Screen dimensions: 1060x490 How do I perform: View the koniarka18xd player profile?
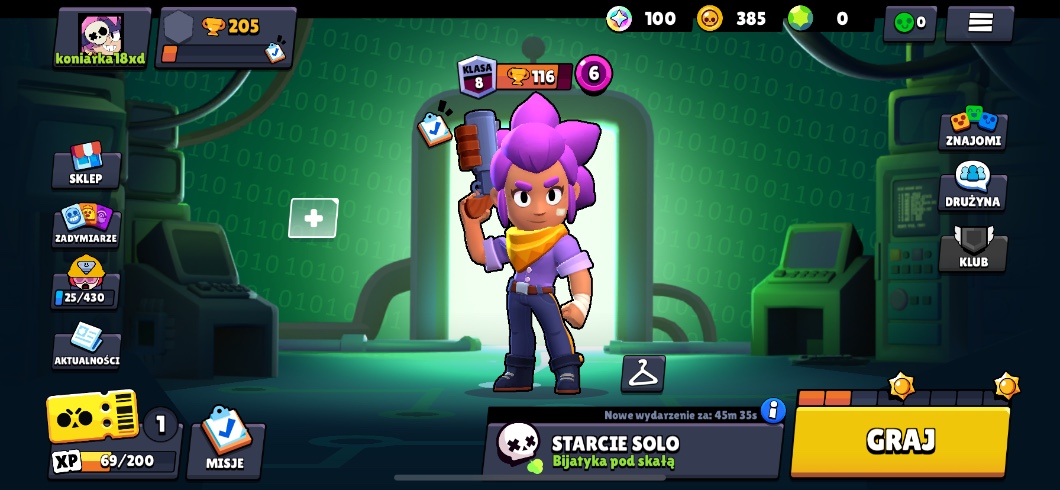pos(101,38)
